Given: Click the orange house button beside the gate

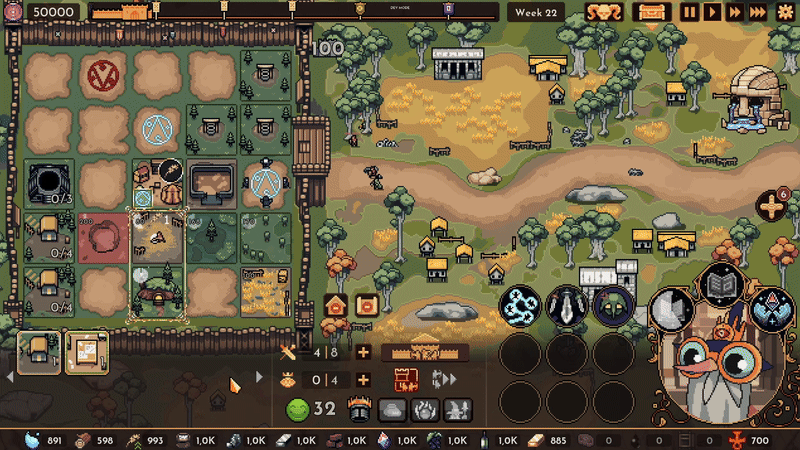Looking at the screenshot, I should coord(336,305).
